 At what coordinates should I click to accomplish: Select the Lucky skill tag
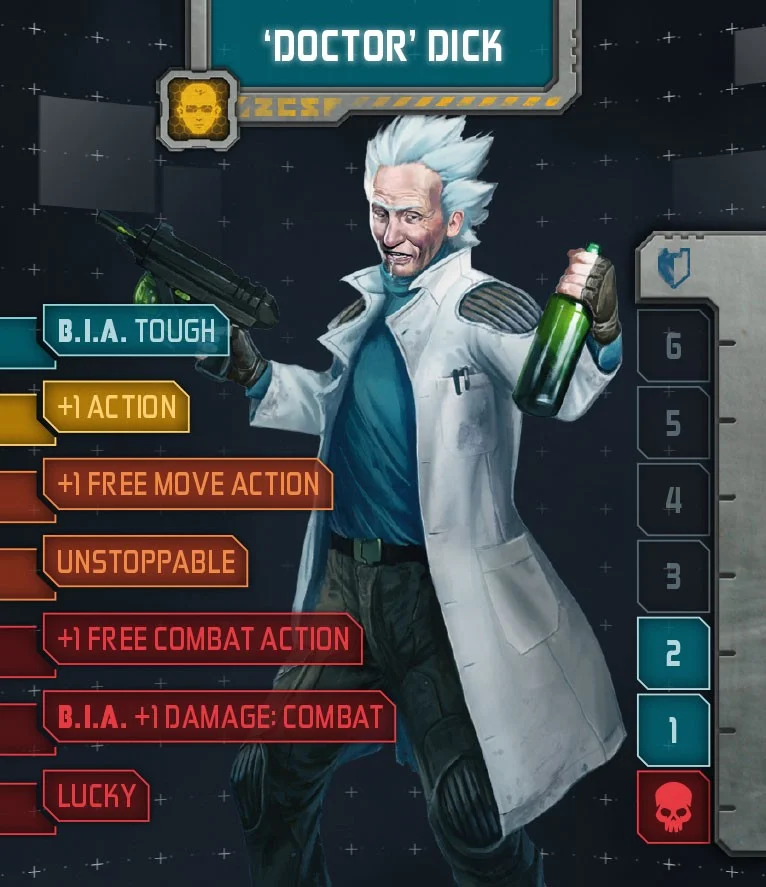96,796
